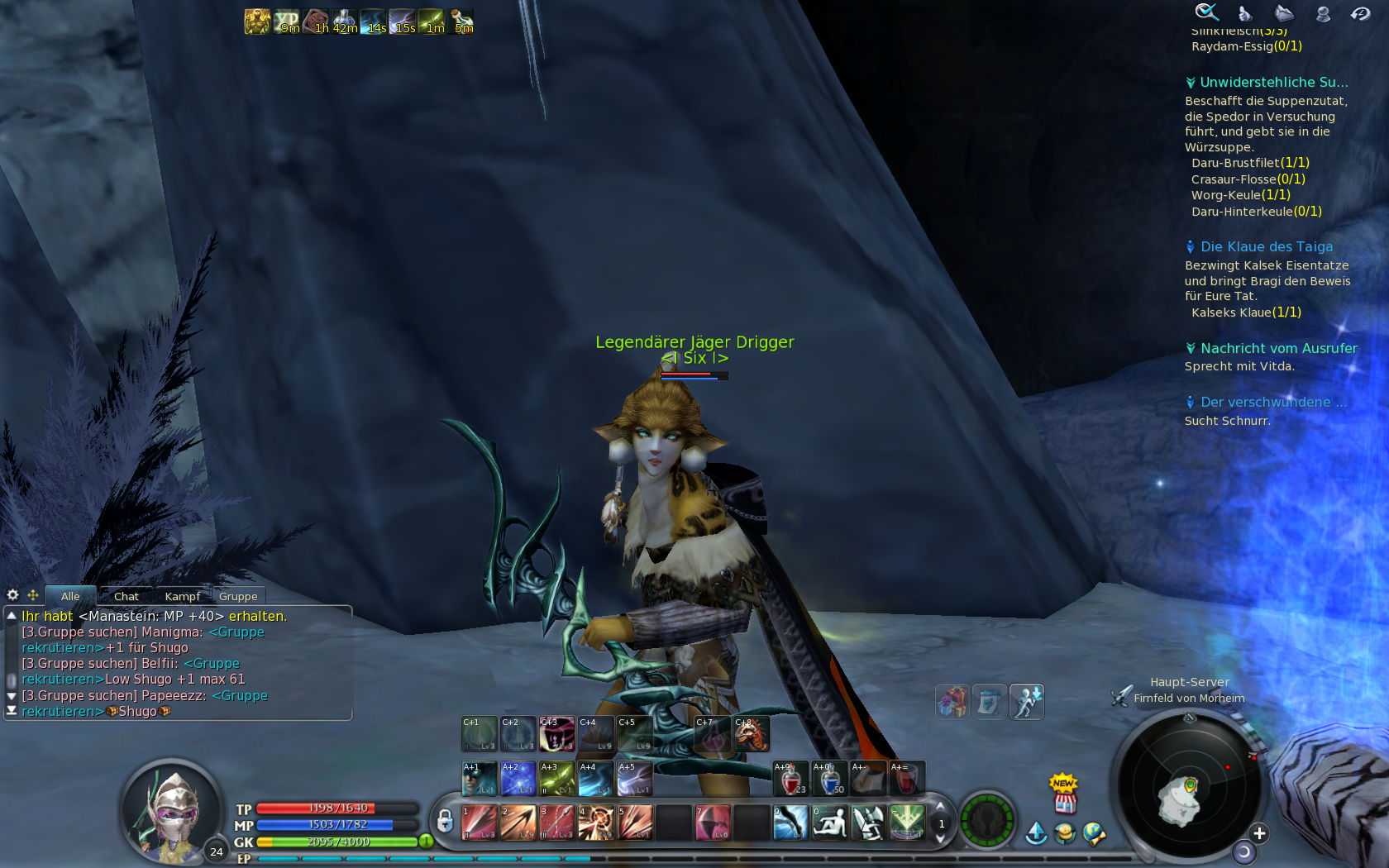This screenshot has height=868, width=1389.
Task: Expand the Unwiderstehliche Su... quest entry
Action: point(1273,83)
